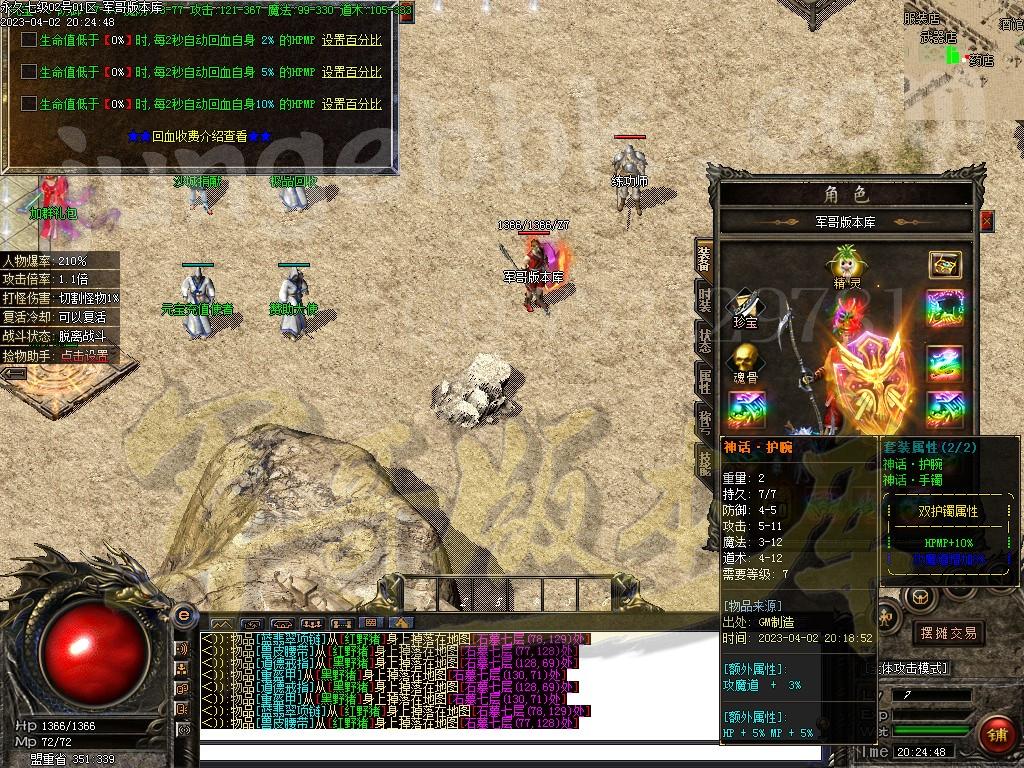Screen dimensions: 1024x768
Task: View the 回血收费介绍查看 fee introduction
Action: [199, 136]
